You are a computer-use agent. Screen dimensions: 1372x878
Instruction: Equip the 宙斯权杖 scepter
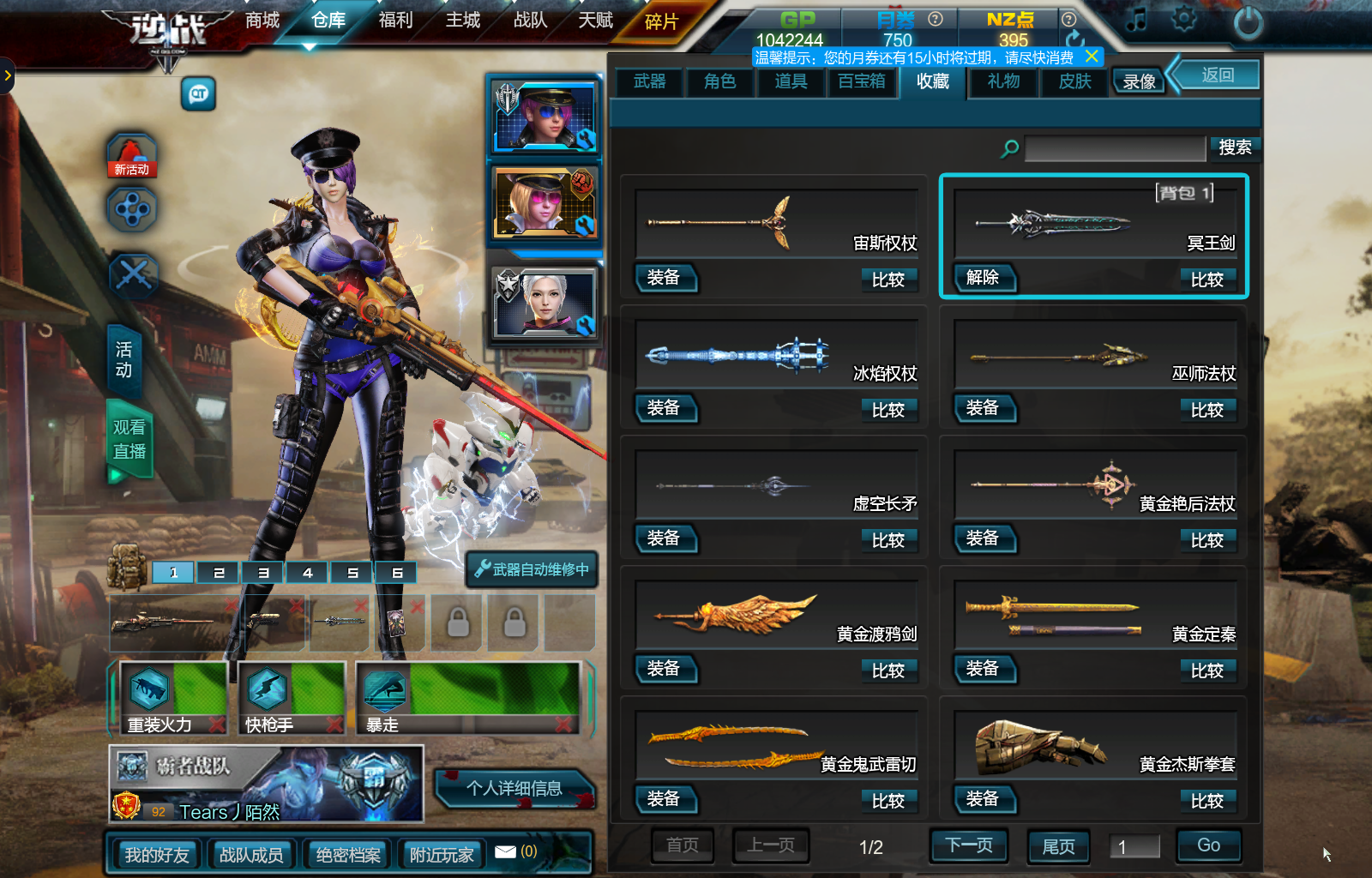tap(664, 278)
